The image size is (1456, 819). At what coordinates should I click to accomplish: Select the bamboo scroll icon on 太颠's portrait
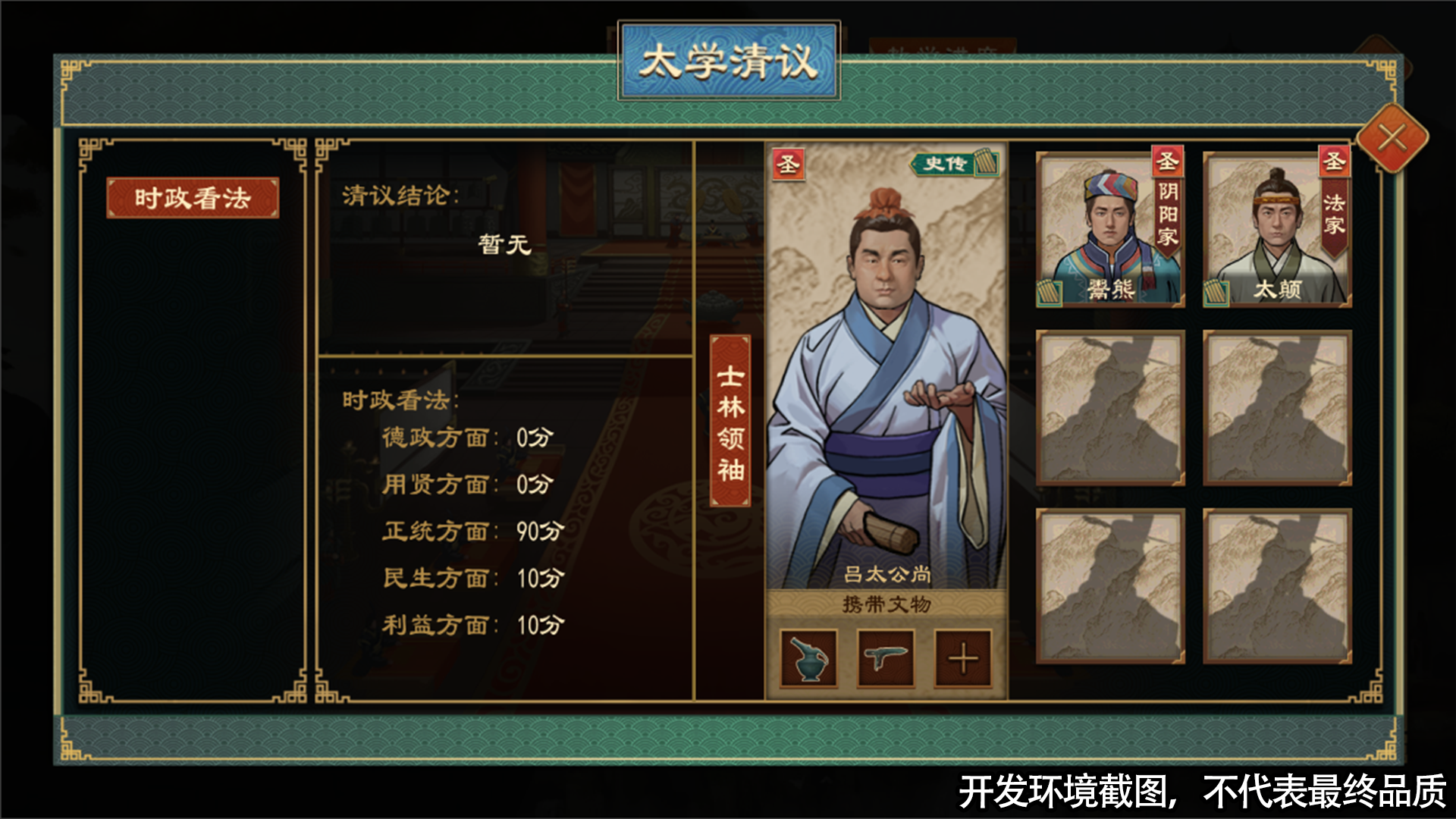[x=1216, y=292]
